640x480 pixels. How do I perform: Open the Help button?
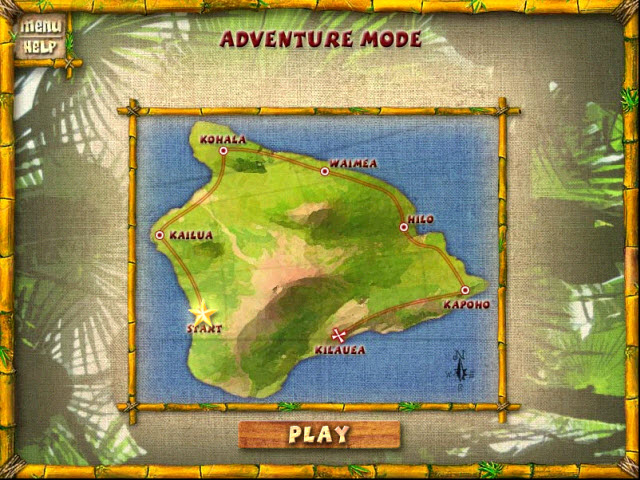coord(41,46)
